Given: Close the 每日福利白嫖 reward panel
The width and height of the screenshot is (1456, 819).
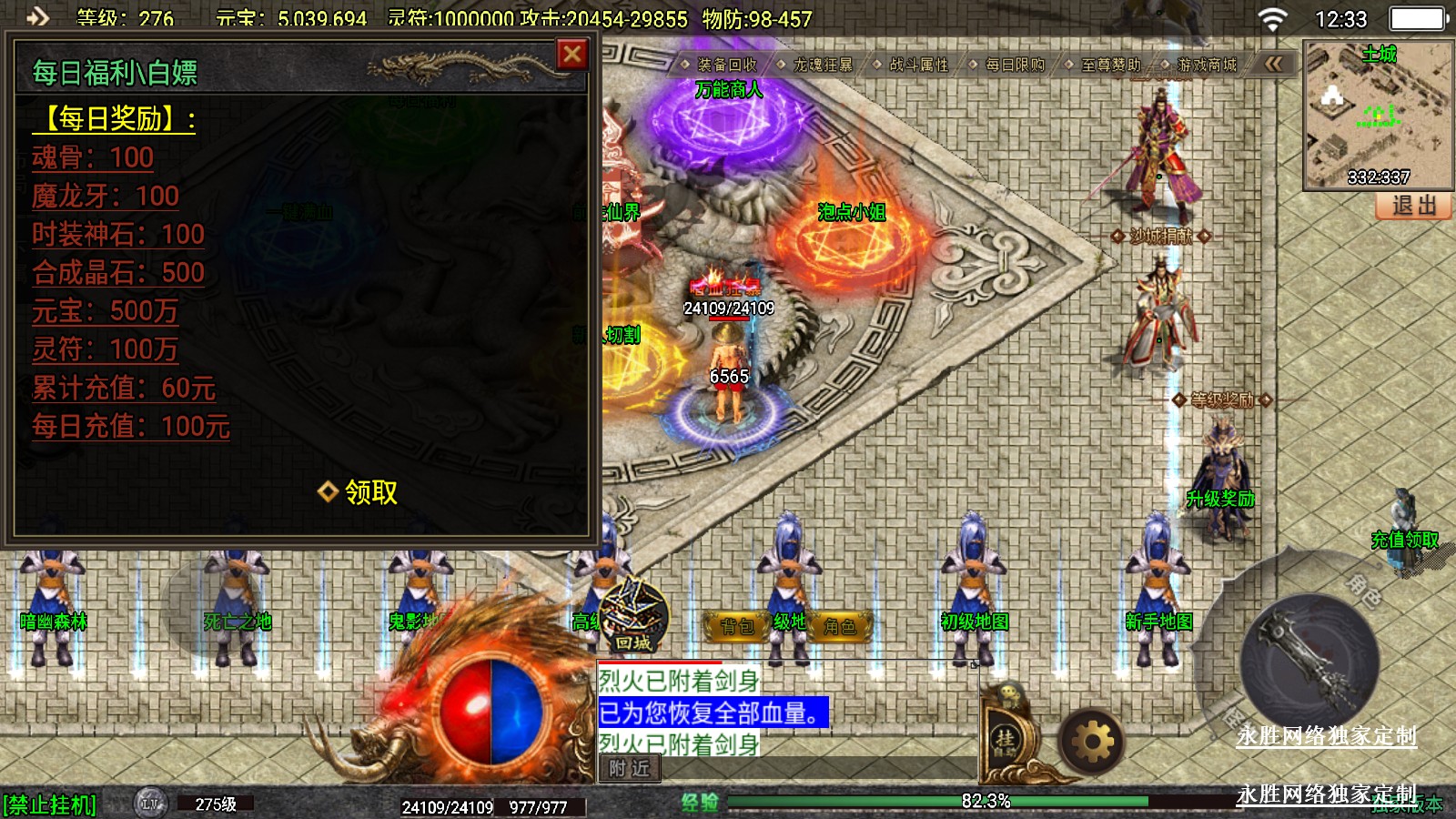Looking at the screenshot, I should coord(572,55).
